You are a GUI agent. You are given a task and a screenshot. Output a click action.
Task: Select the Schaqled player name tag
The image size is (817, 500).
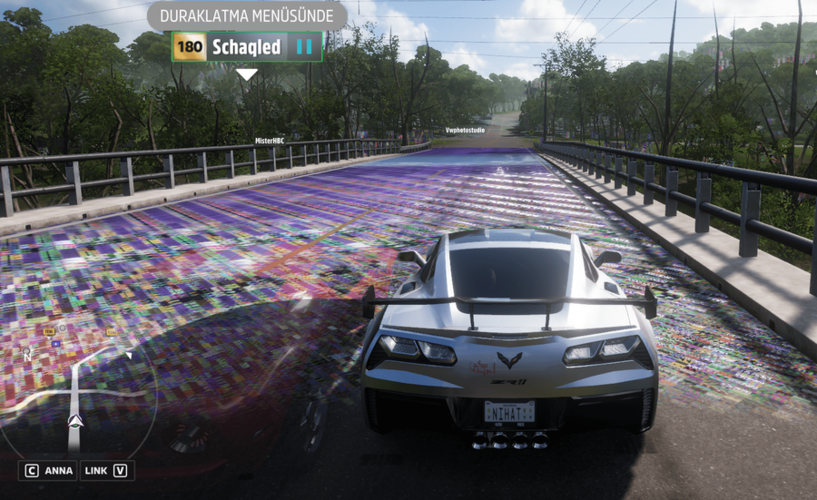(246, 47)
